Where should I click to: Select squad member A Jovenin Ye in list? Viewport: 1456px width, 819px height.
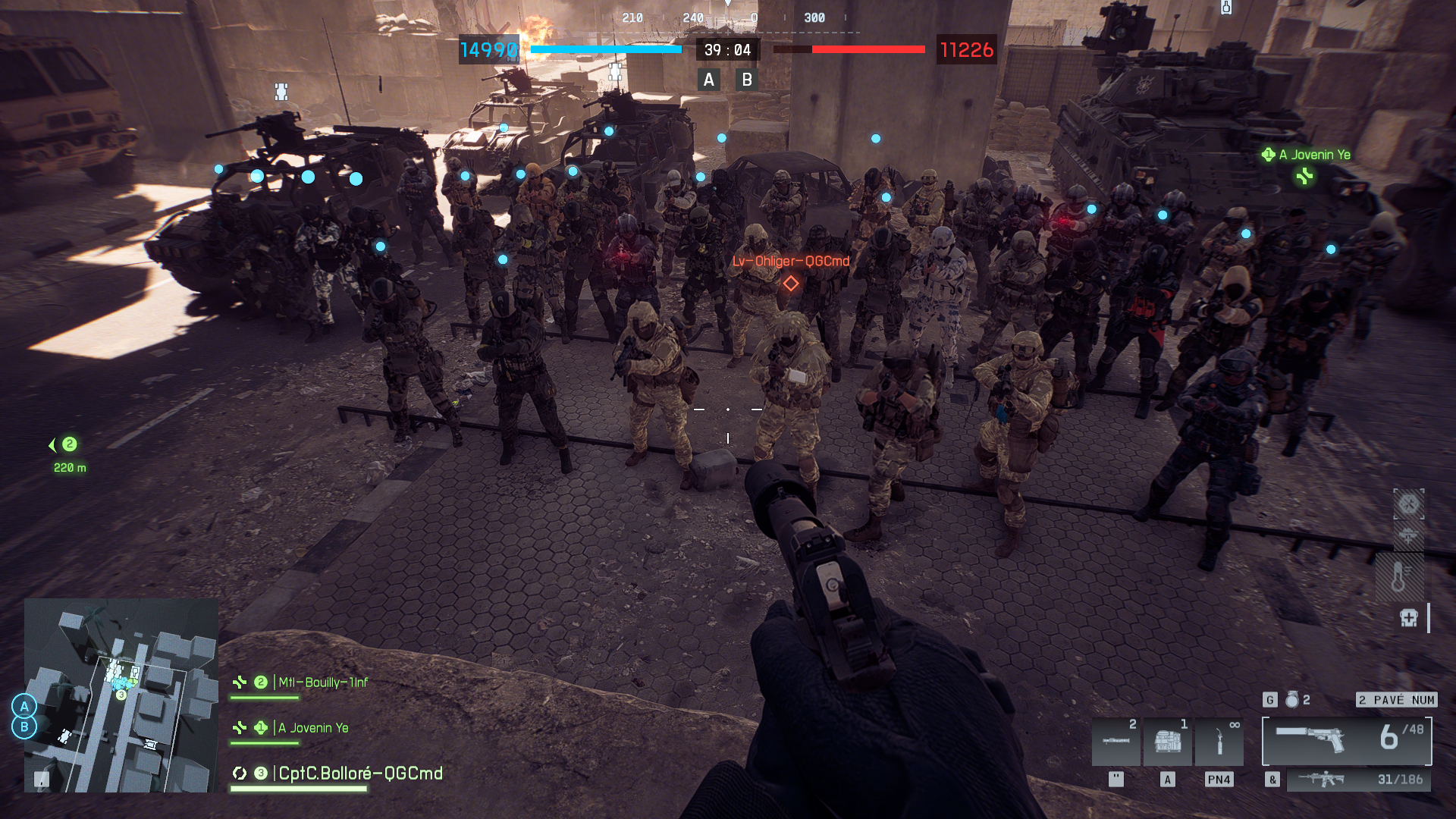[x=312, y=728]
